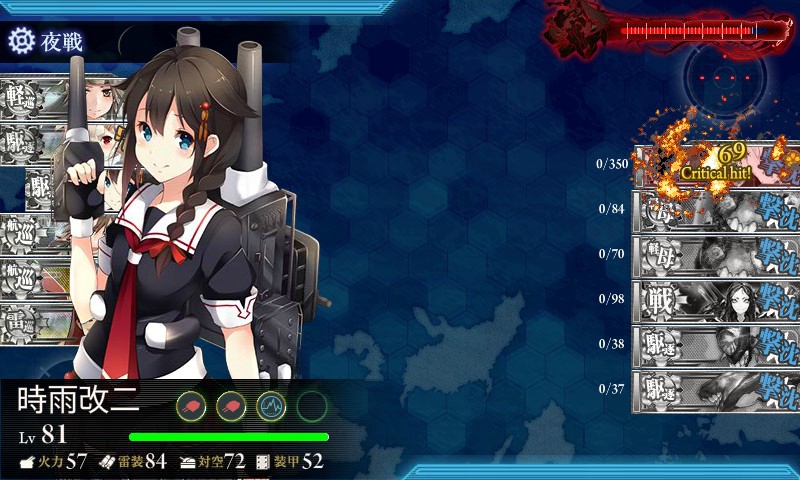Select the enemy light carrier banner
Viewport: 800px width, 480px height.
(716, 254)
